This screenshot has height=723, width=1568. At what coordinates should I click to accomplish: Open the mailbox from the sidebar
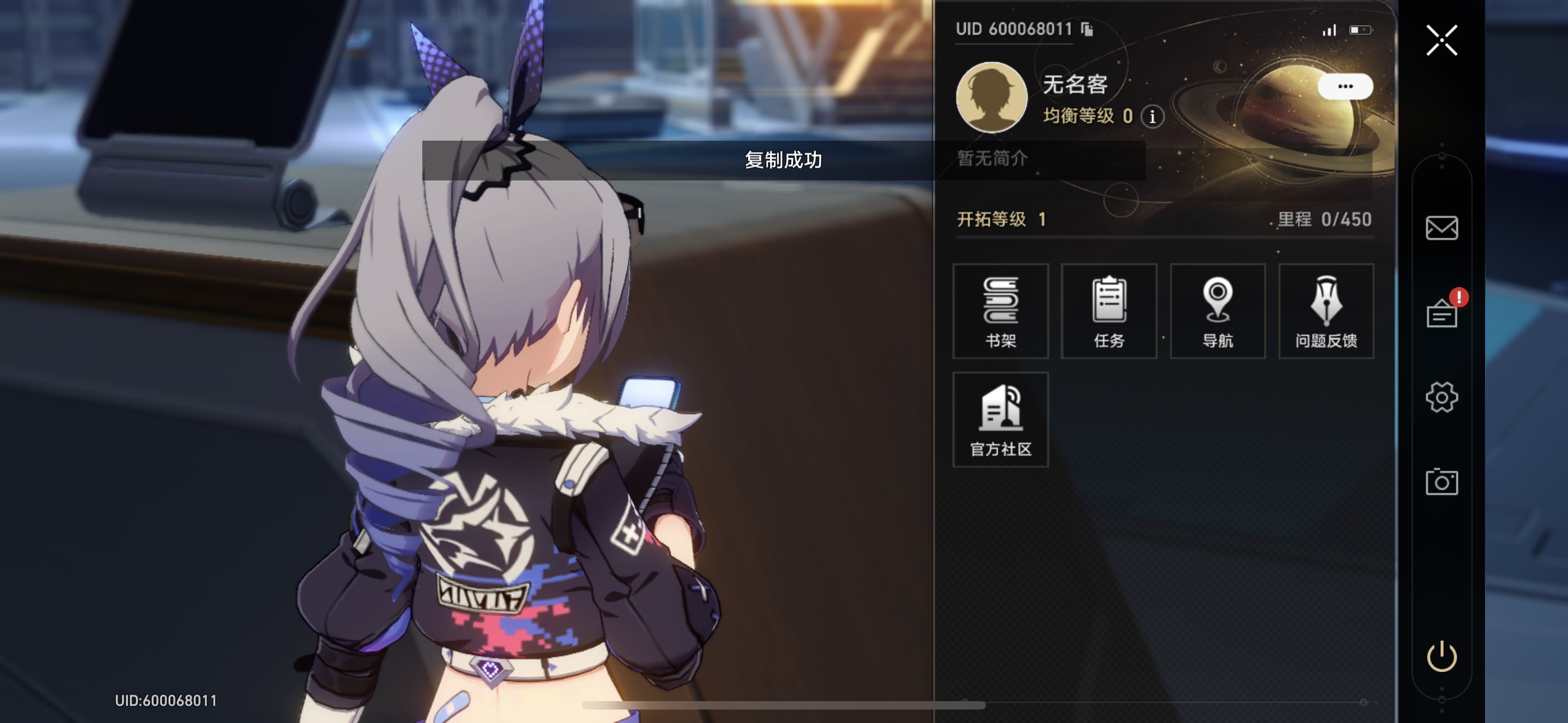tap(1441, 228)
